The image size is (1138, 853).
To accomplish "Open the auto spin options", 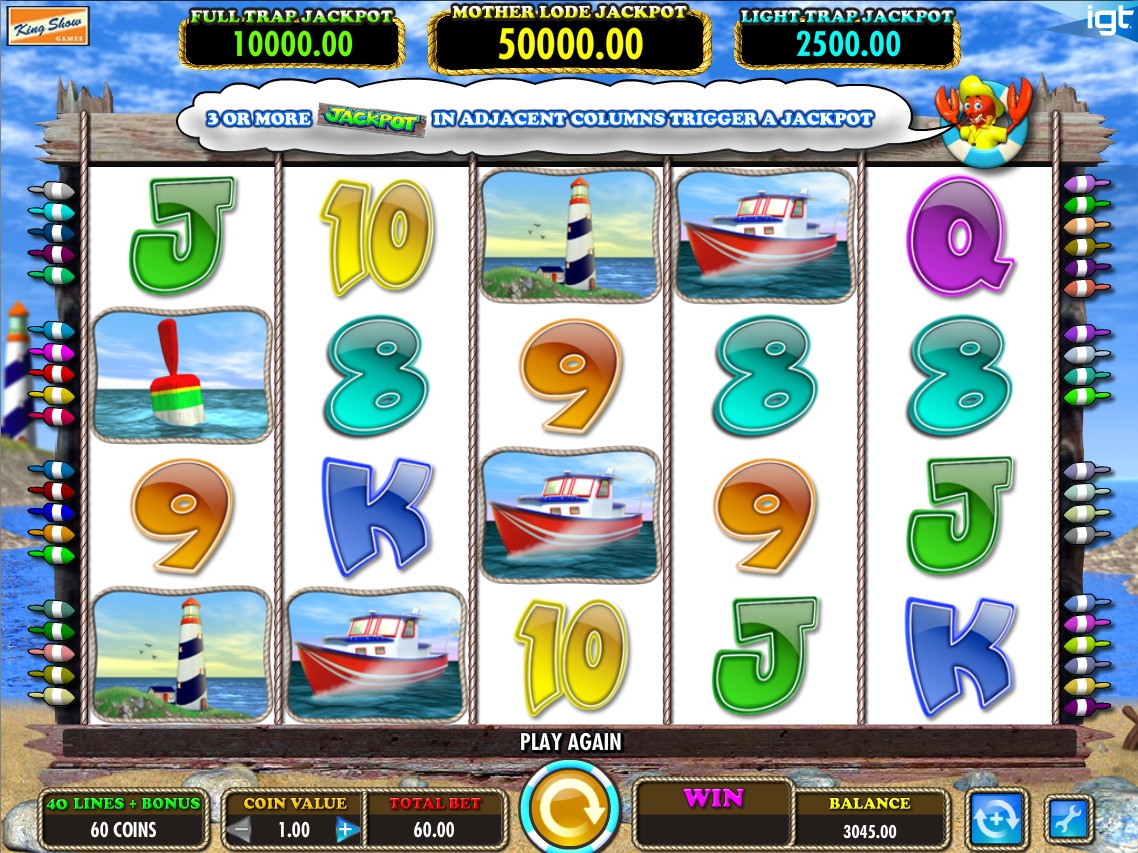I will [996, 819].
